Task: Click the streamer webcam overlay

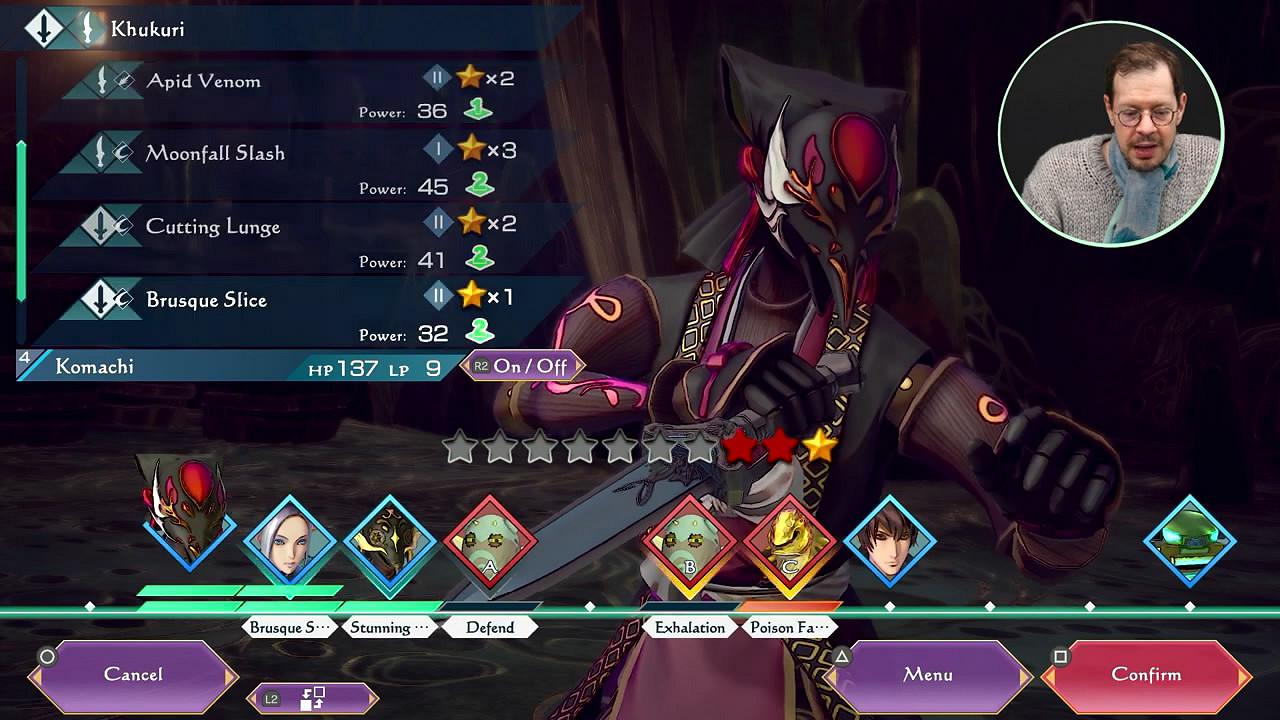Action: (1111, 133)
